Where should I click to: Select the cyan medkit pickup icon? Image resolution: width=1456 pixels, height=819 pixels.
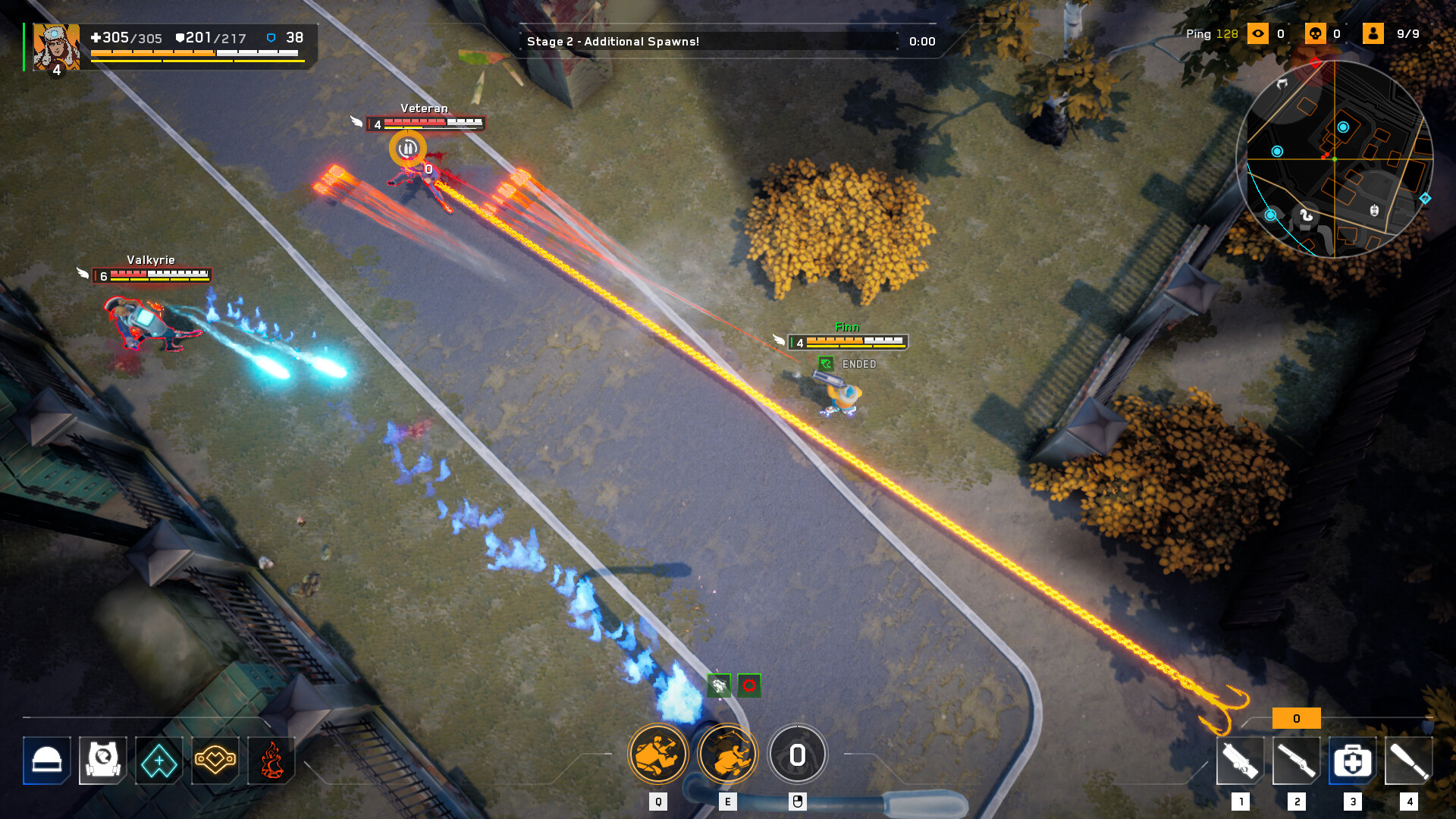point(159,761)
